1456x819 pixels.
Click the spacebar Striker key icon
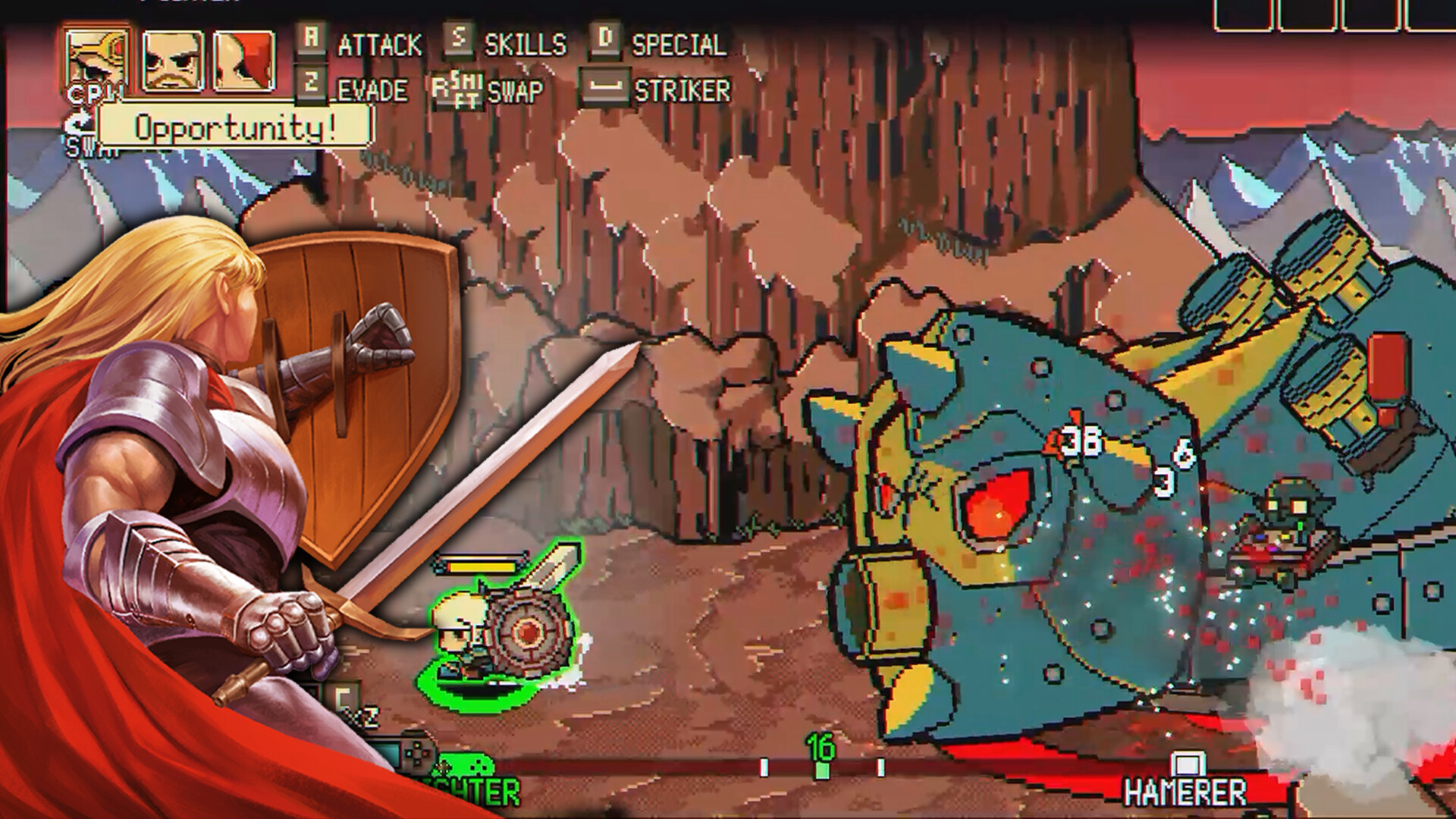coord(606,90)
